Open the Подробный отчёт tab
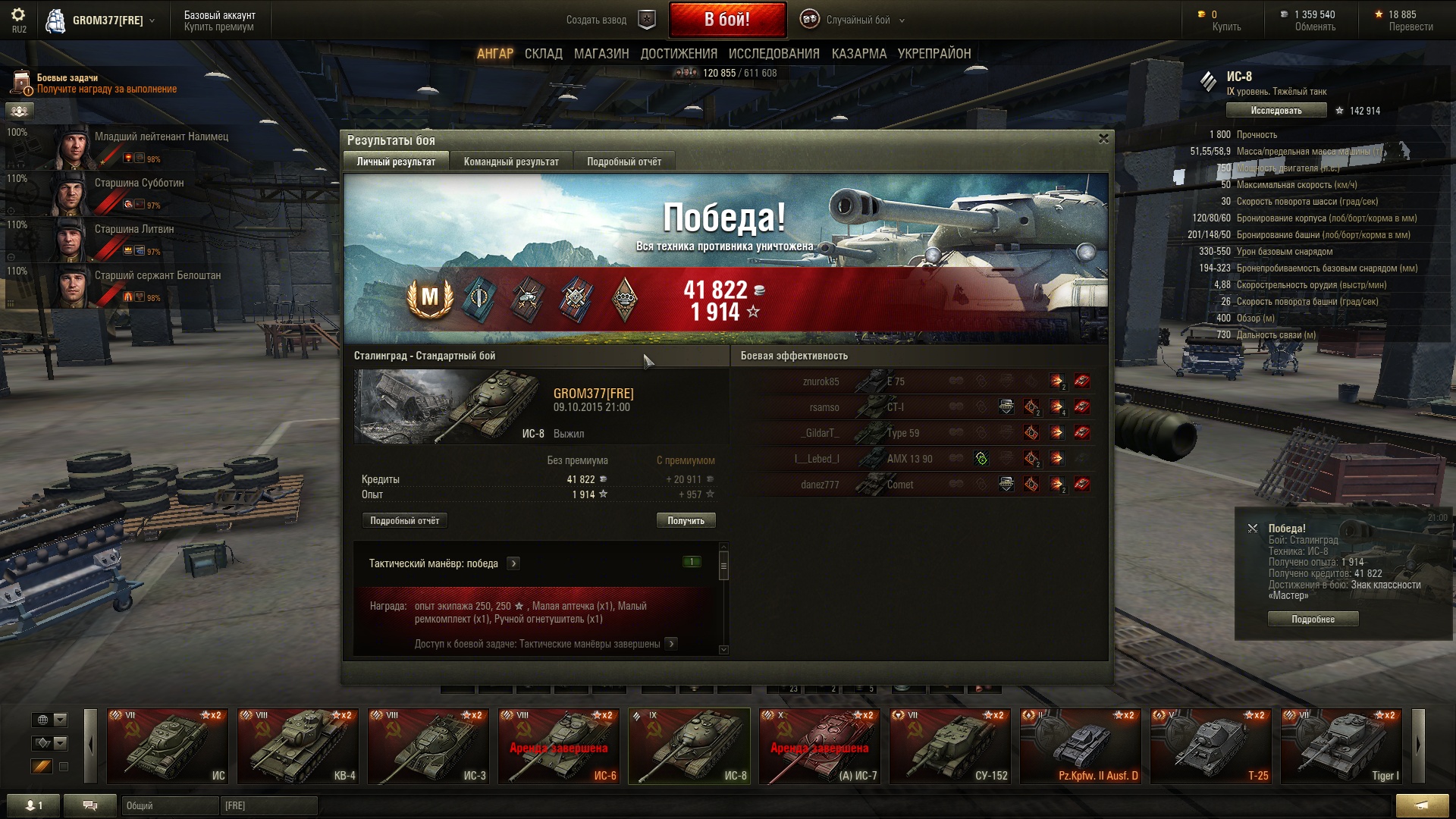The width and height of the screenshot is (1456, 819). 623,162
